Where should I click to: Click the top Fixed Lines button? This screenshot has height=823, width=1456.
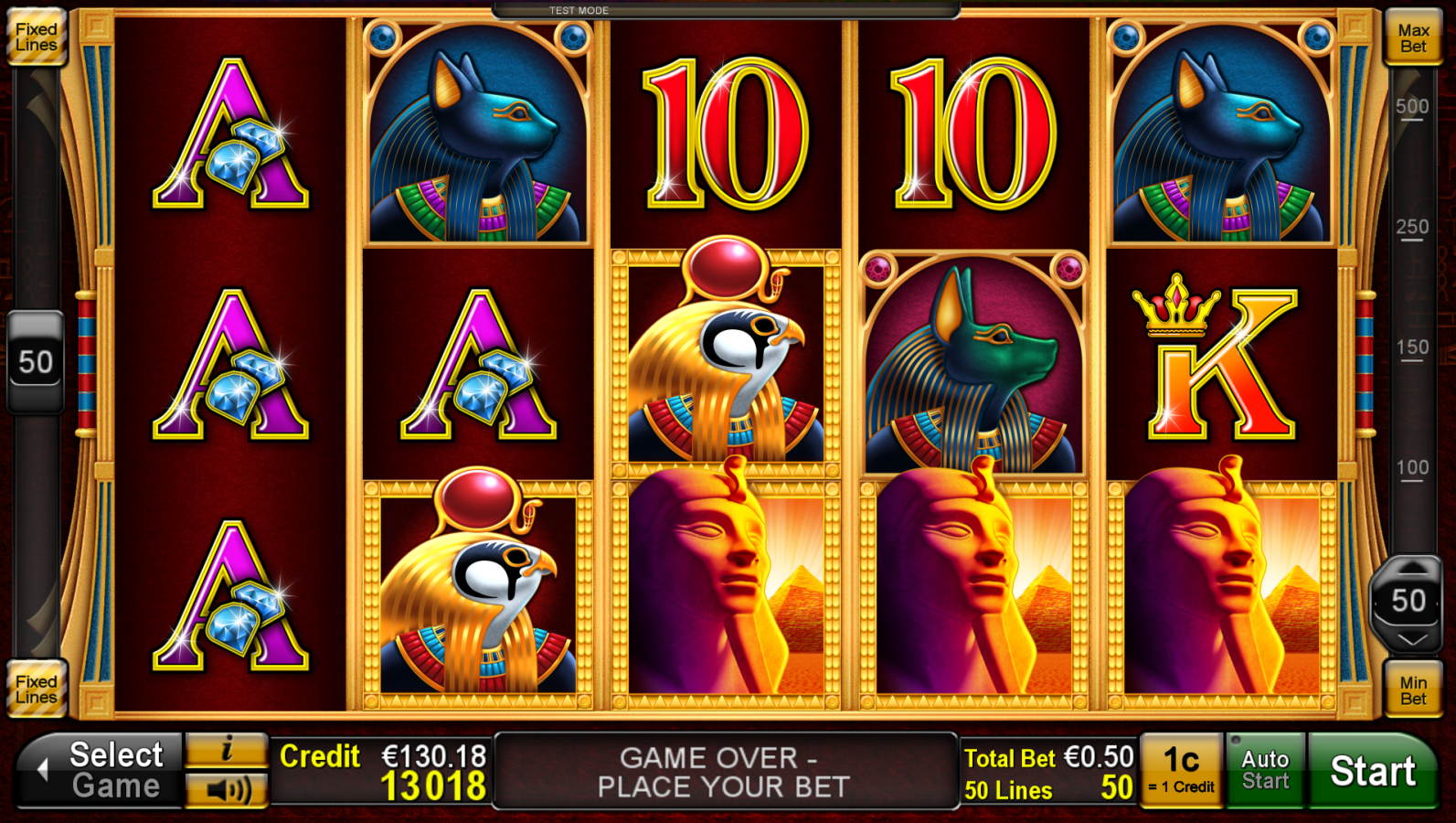[37, 37]
